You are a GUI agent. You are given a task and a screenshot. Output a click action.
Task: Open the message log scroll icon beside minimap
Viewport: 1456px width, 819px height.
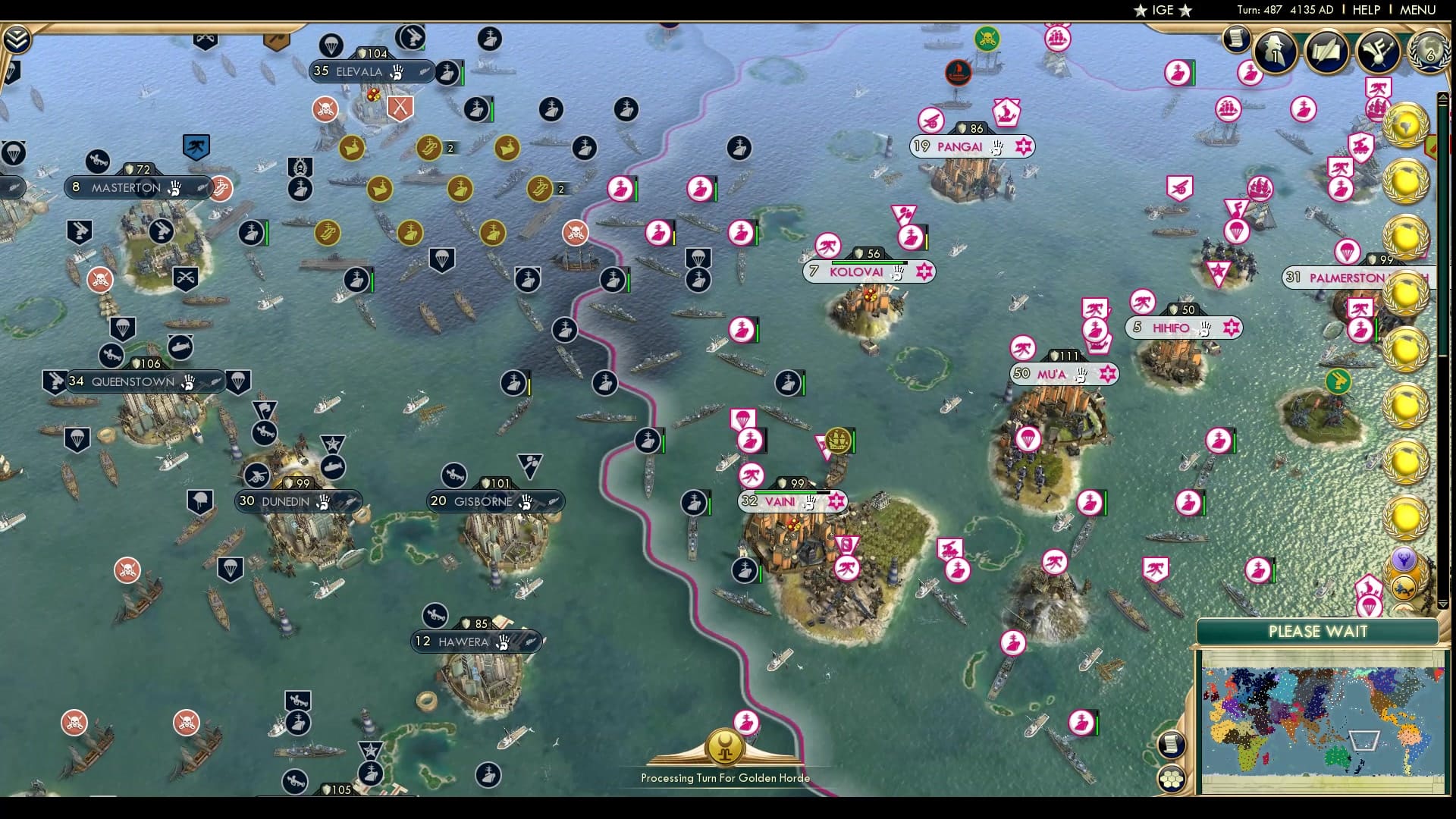pos(1171,745)
